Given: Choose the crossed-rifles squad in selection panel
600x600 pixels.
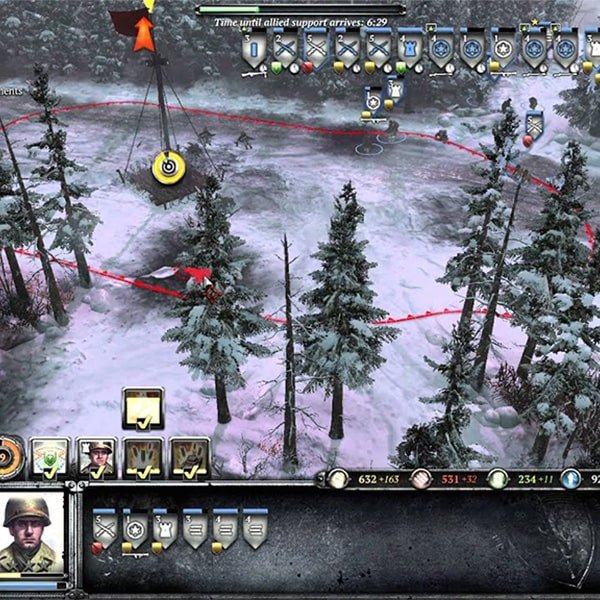Looking at the screenshot, I should 105,527.
